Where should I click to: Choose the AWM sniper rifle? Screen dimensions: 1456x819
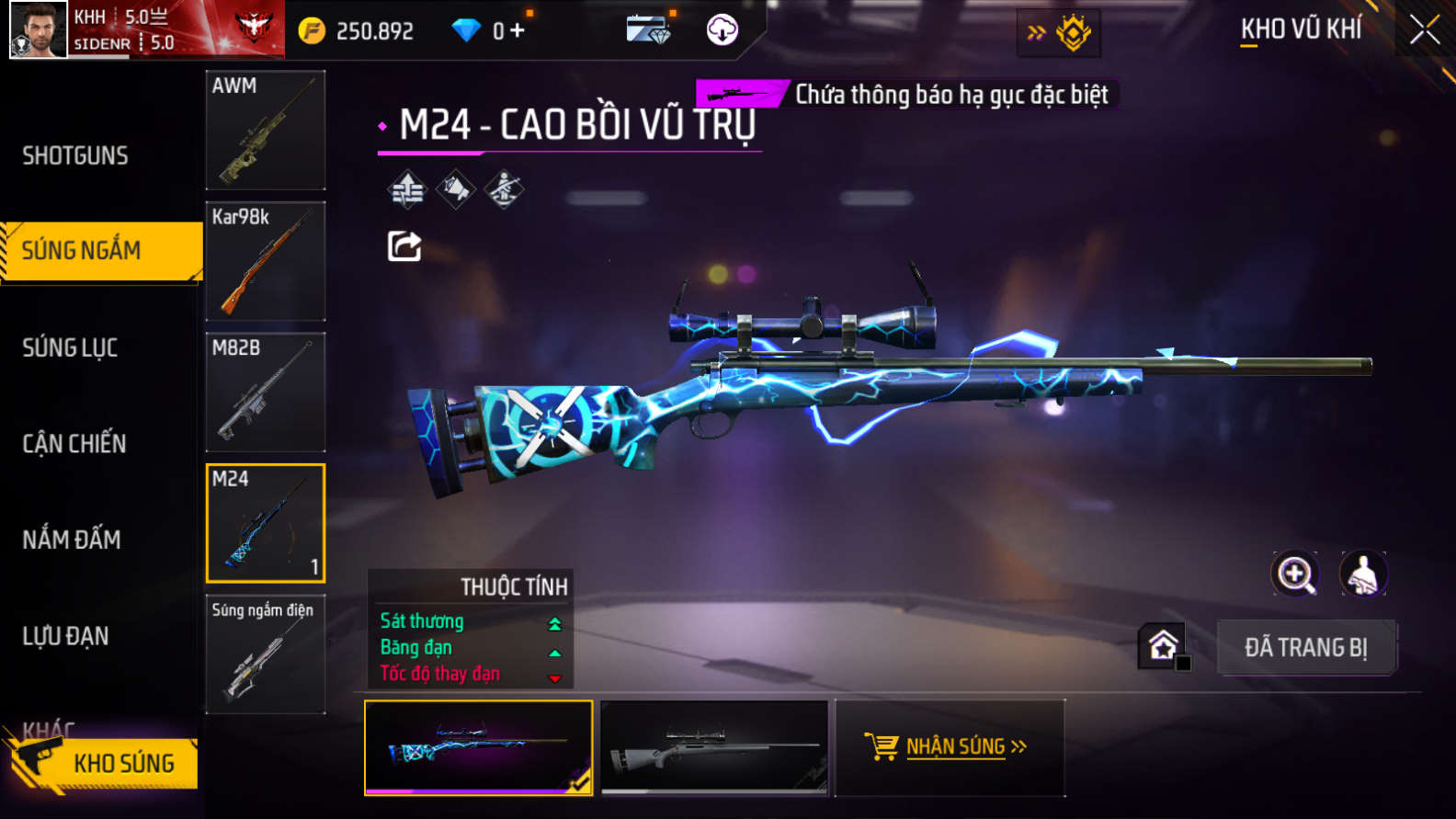click(x=265, y=131)
